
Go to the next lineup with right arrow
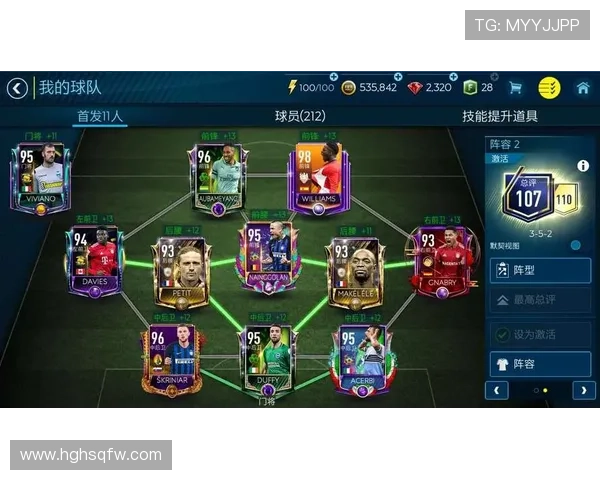pyautogui.click(x=582, y=390)
